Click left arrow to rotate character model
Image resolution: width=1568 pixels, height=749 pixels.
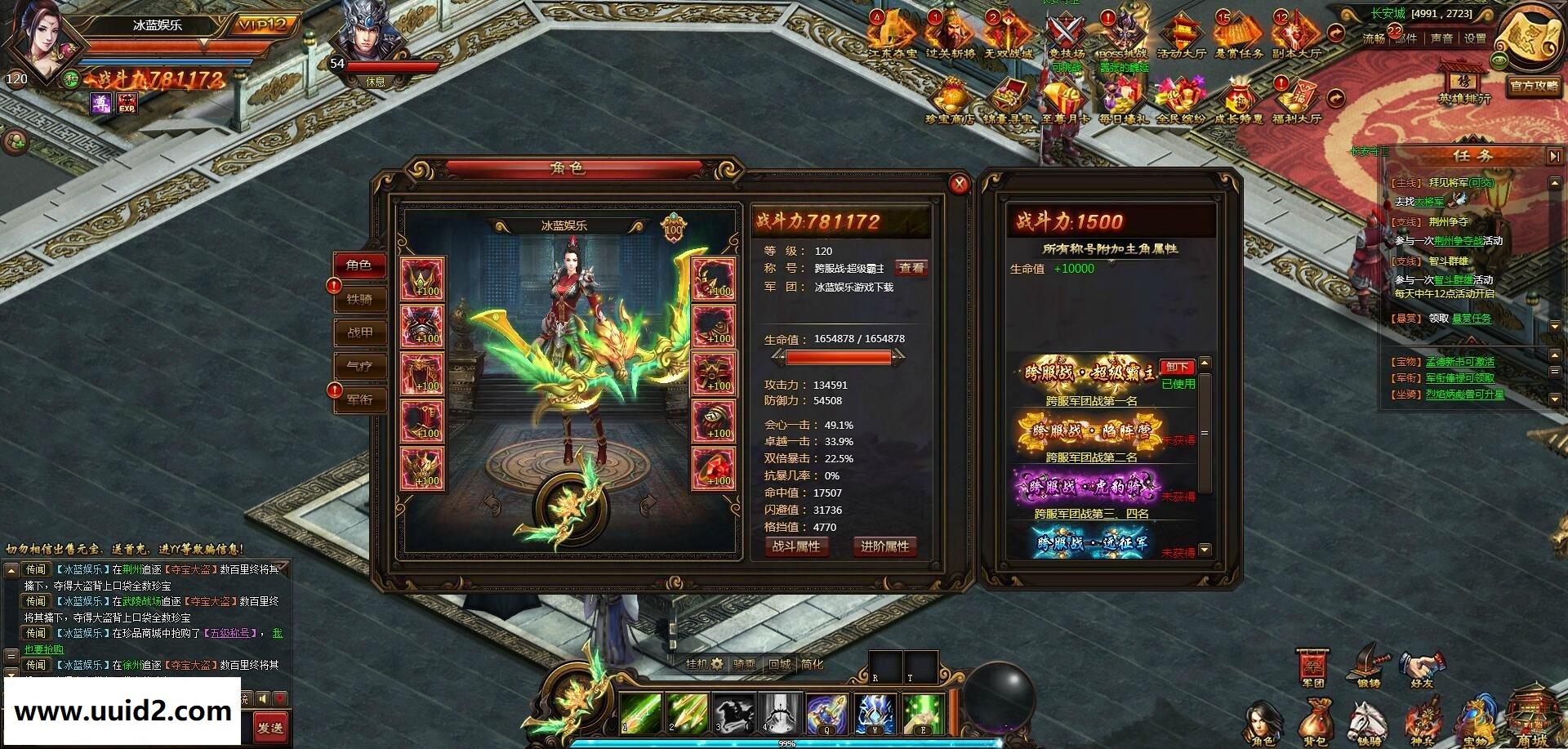pyautogui.click(x=492, y=505)
